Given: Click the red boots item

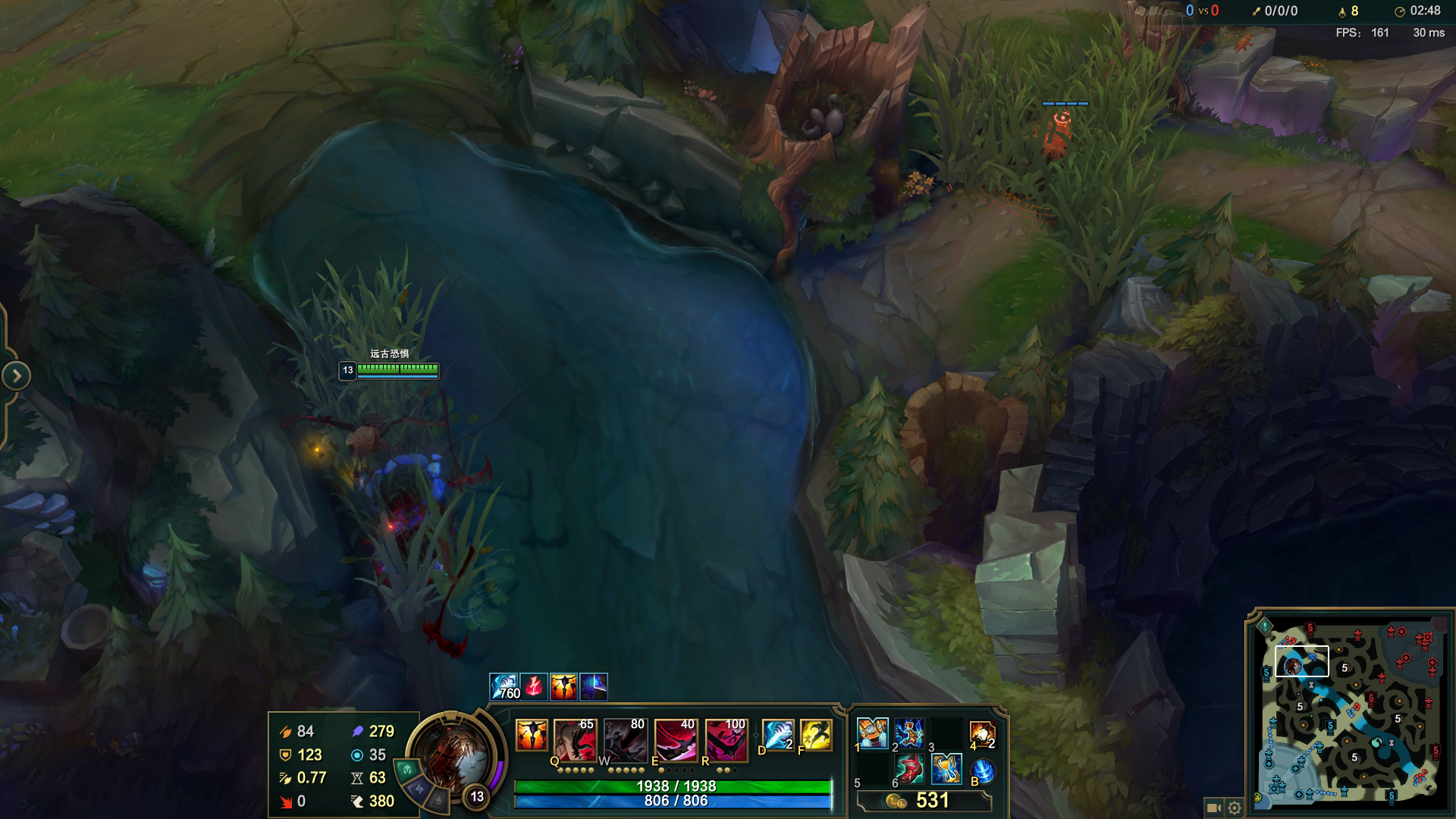Looking at the screenshot, I should [909, 770].
